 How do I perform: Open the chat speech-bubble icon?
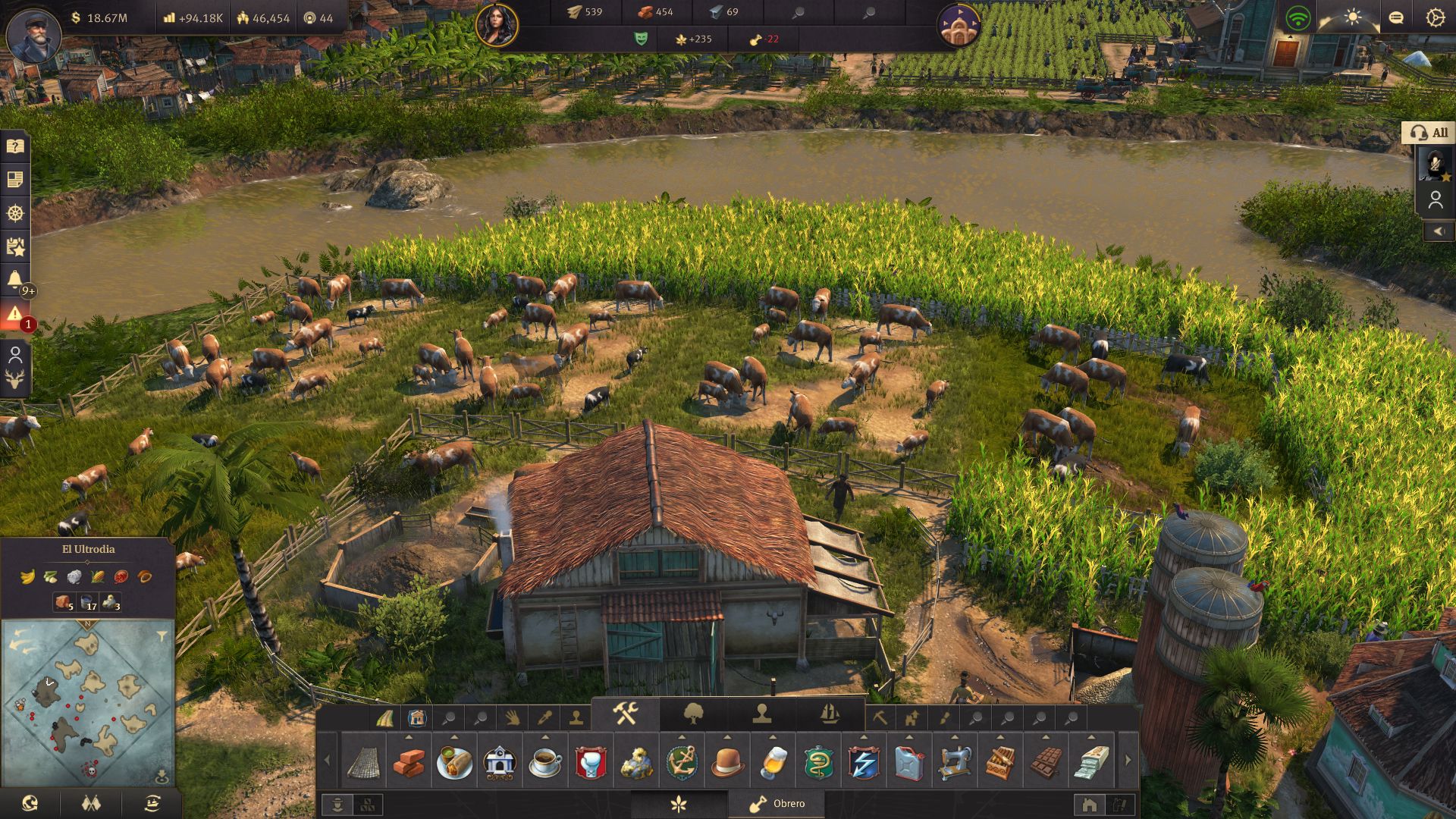[x=1395, y=18]
